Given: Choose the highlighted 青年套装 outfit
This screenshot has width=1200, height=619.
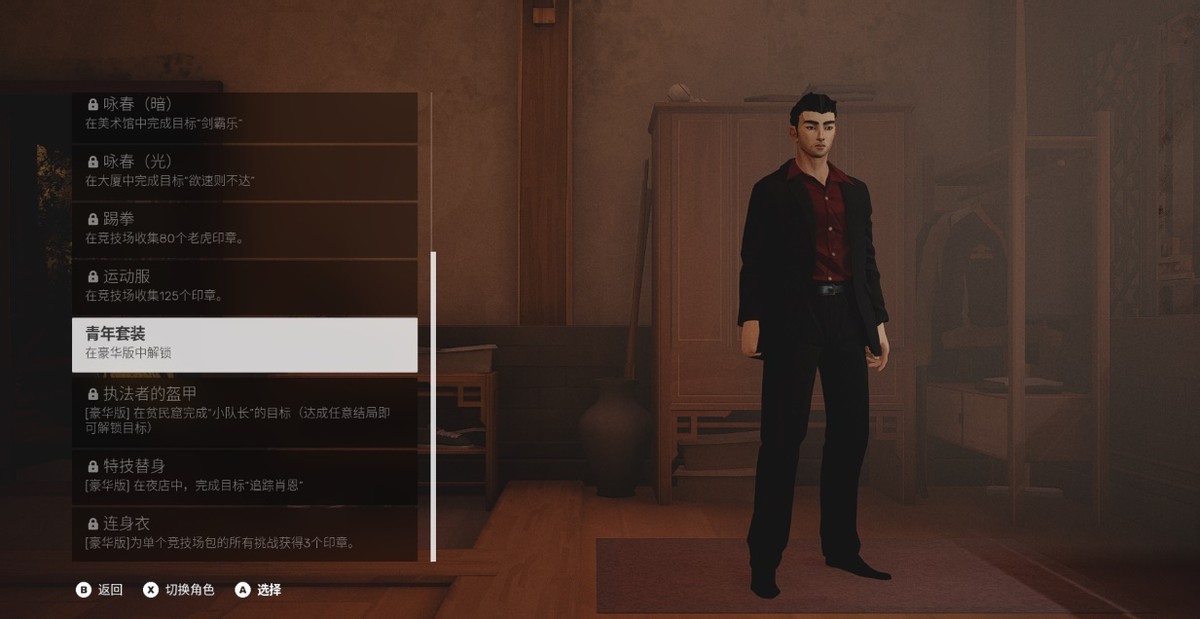Looking at the screenshot, I should click(245, 344).
